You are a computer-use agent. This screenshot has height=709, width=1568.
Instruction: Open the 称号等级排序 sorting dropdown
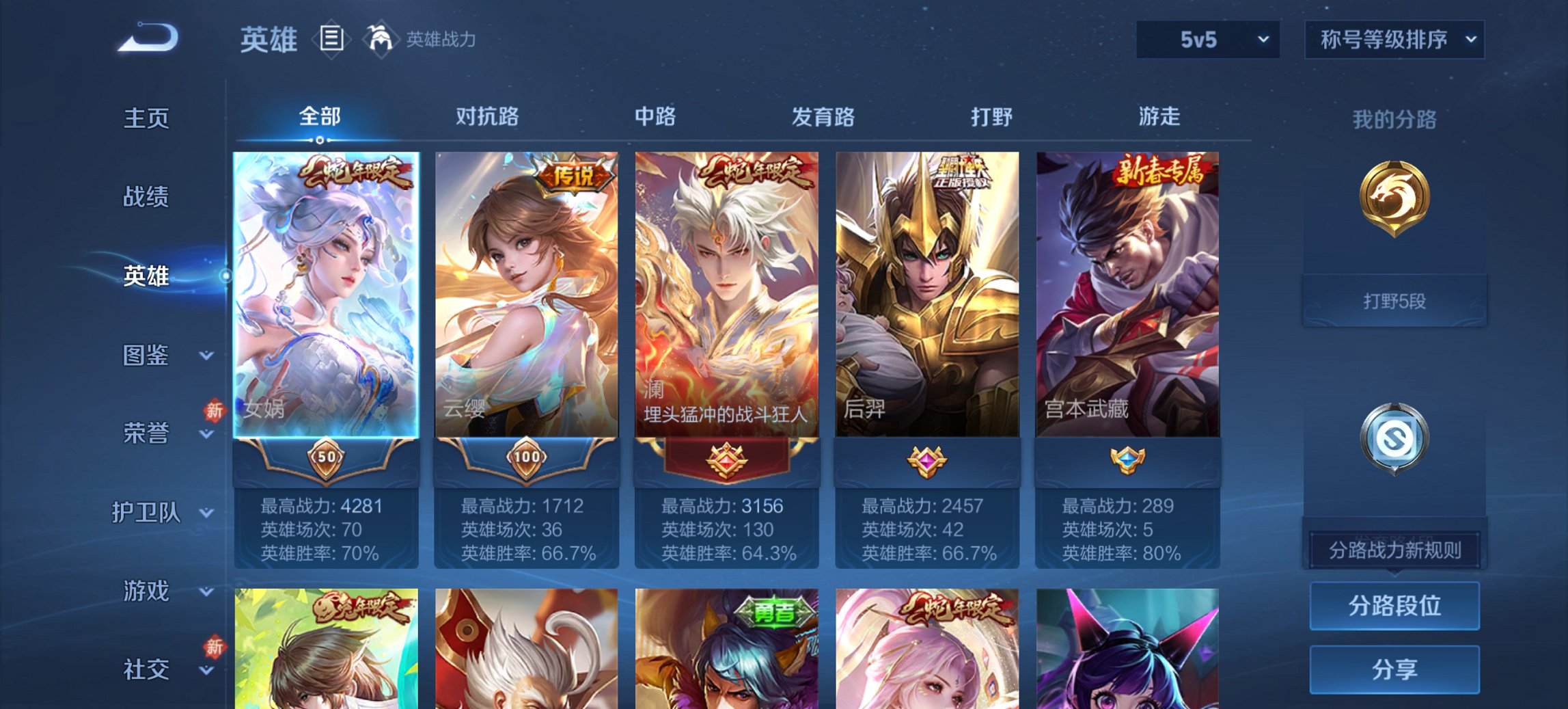tap(1392, 40)
